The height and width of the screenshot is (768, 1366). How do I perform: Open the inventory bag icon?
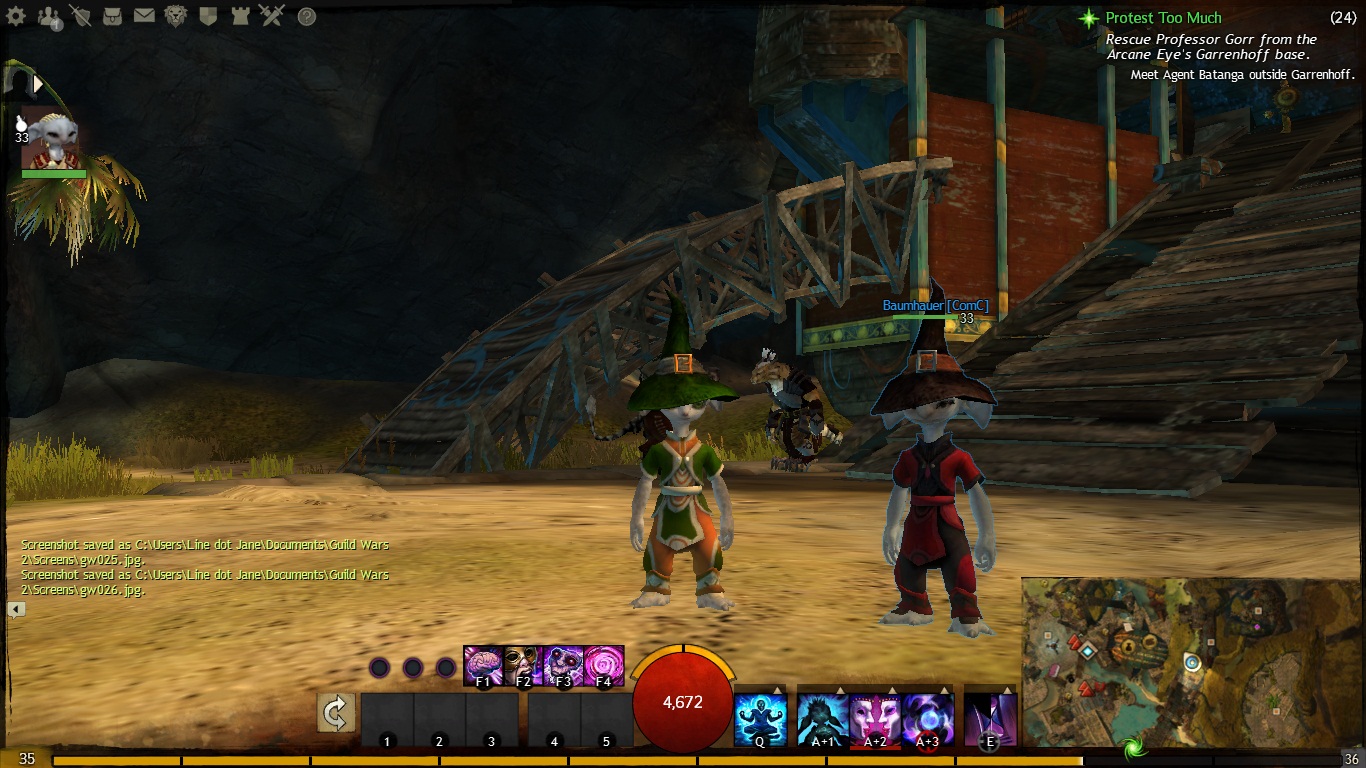click(x=113, y=16)
